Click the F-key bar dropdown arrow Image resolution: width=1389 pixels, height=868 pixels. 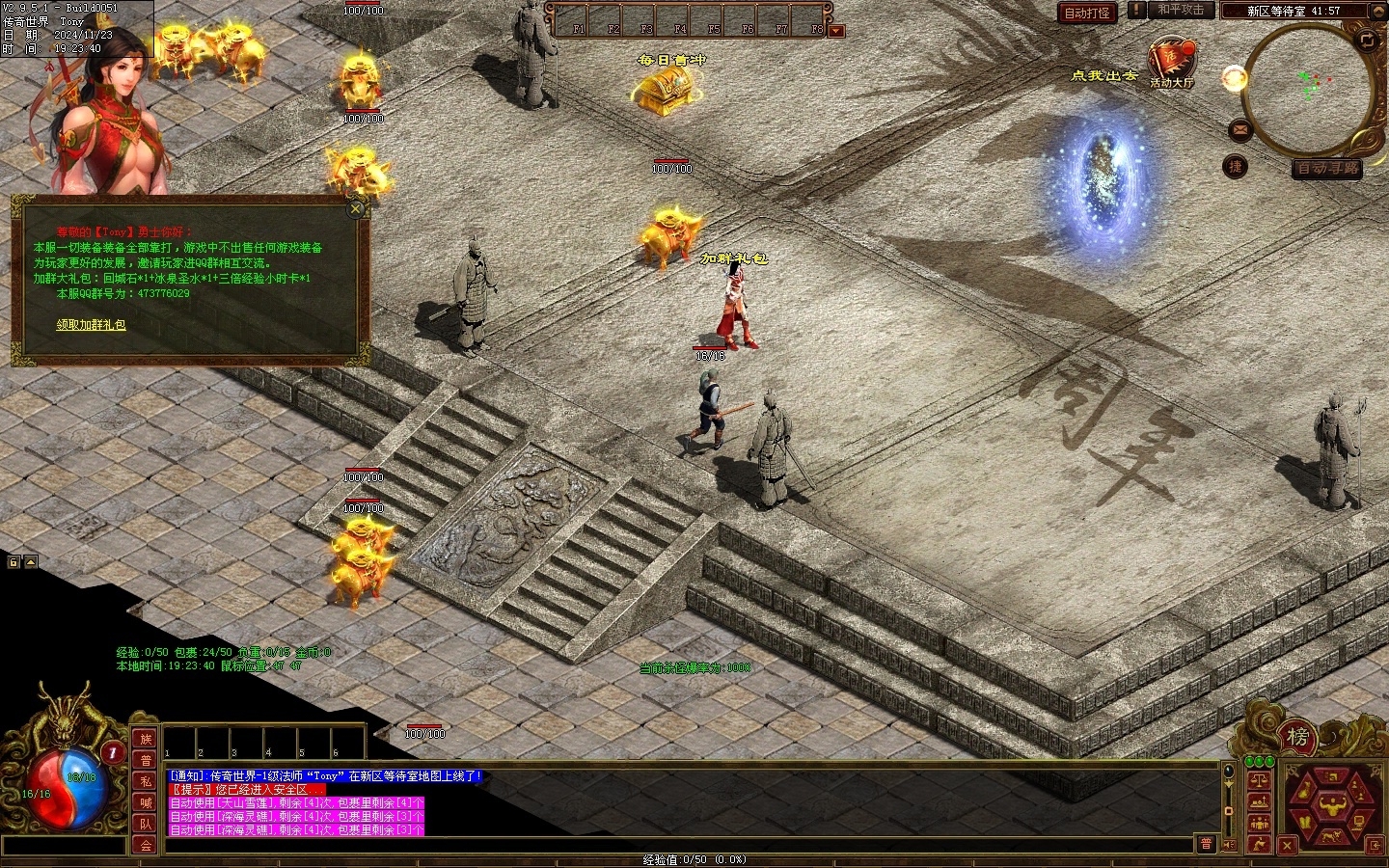(x=836, y=31)
